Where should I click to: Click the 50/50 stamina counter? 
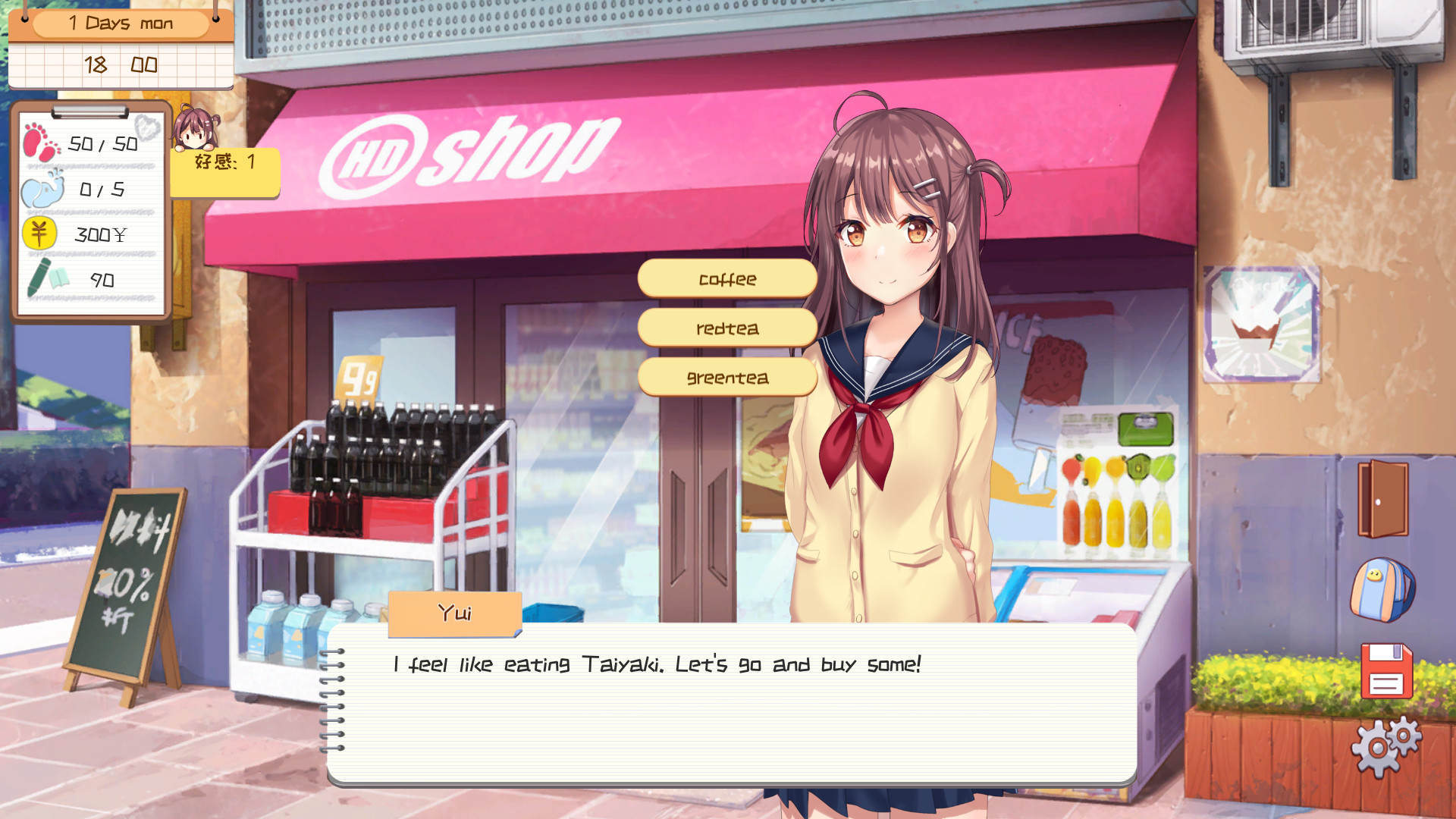[102, 143]
